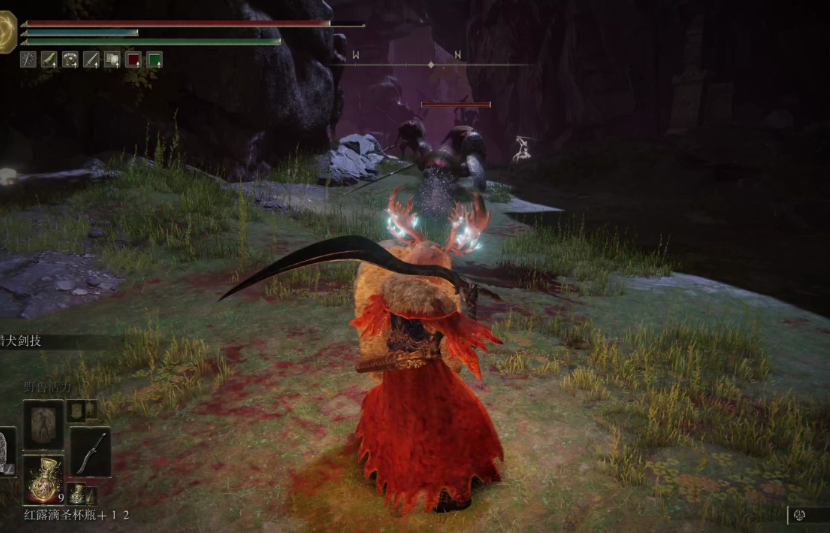Click the green square buff status icon
This screenshot has height=533, width=830.
[x=154, y=60]
